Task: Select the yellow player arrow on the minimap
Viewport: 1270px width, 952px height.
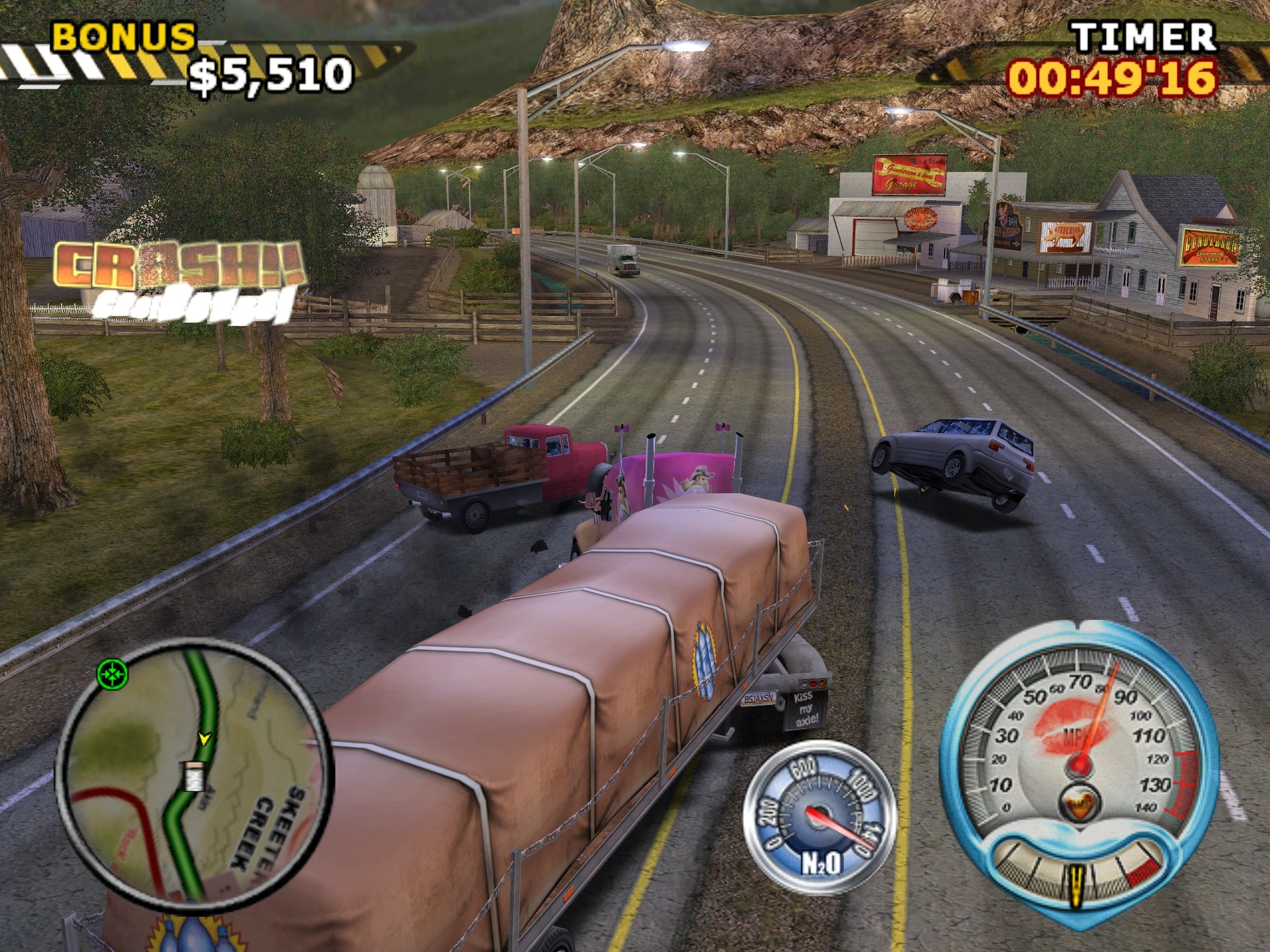Action: (204, 738)
